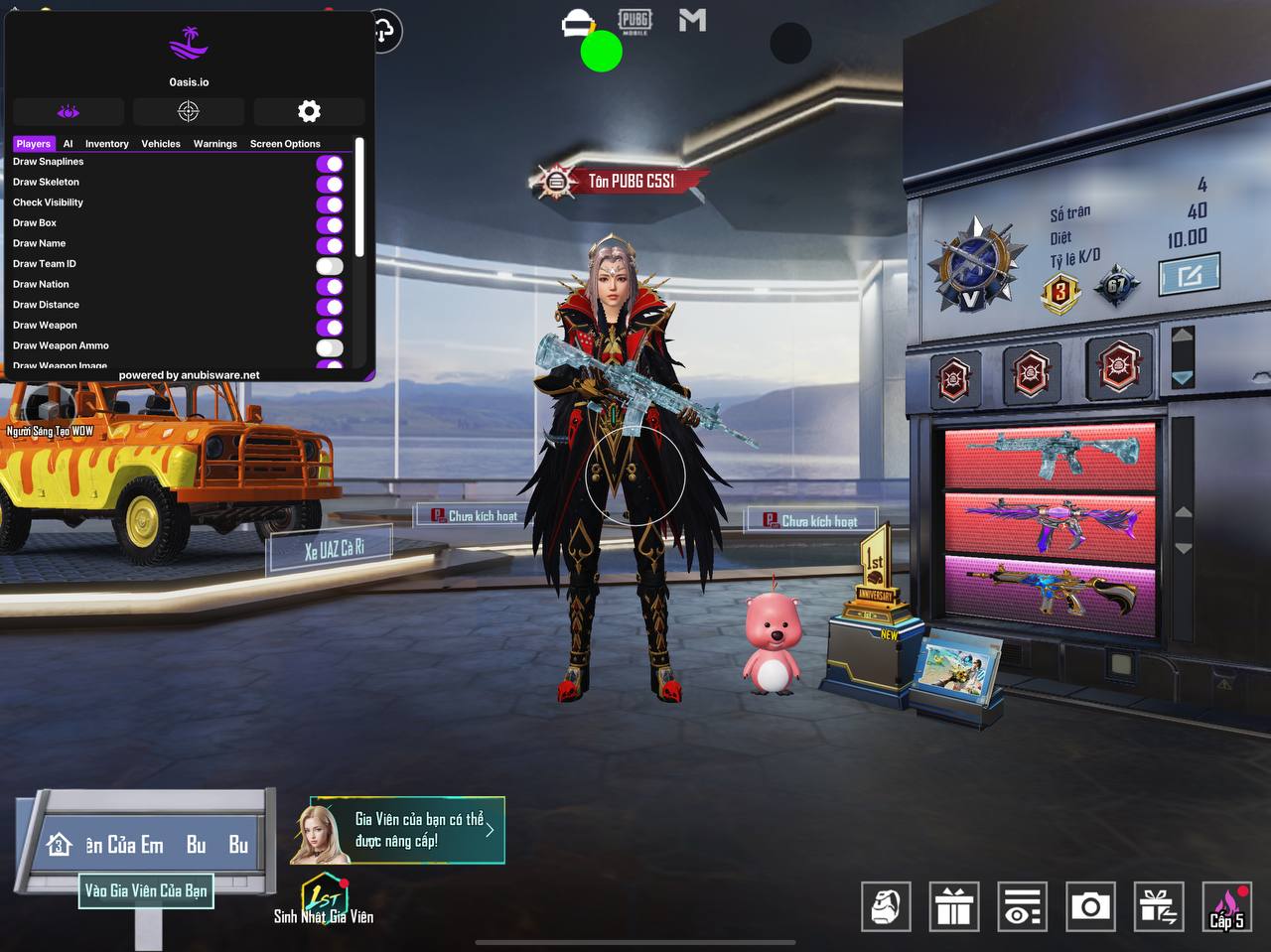This screenshot has height=952, width=1271.
Task: Select the purple winged rifle skin showcase
Action: [1050, 523]
